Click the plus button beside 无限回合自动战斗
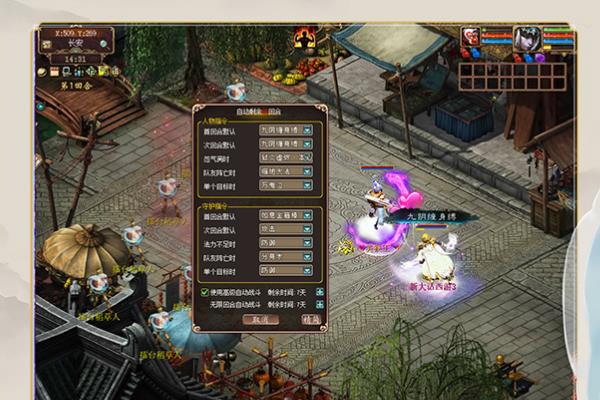Image resolution: width=600 pixels, height=400 pixels. click(320, 304)
